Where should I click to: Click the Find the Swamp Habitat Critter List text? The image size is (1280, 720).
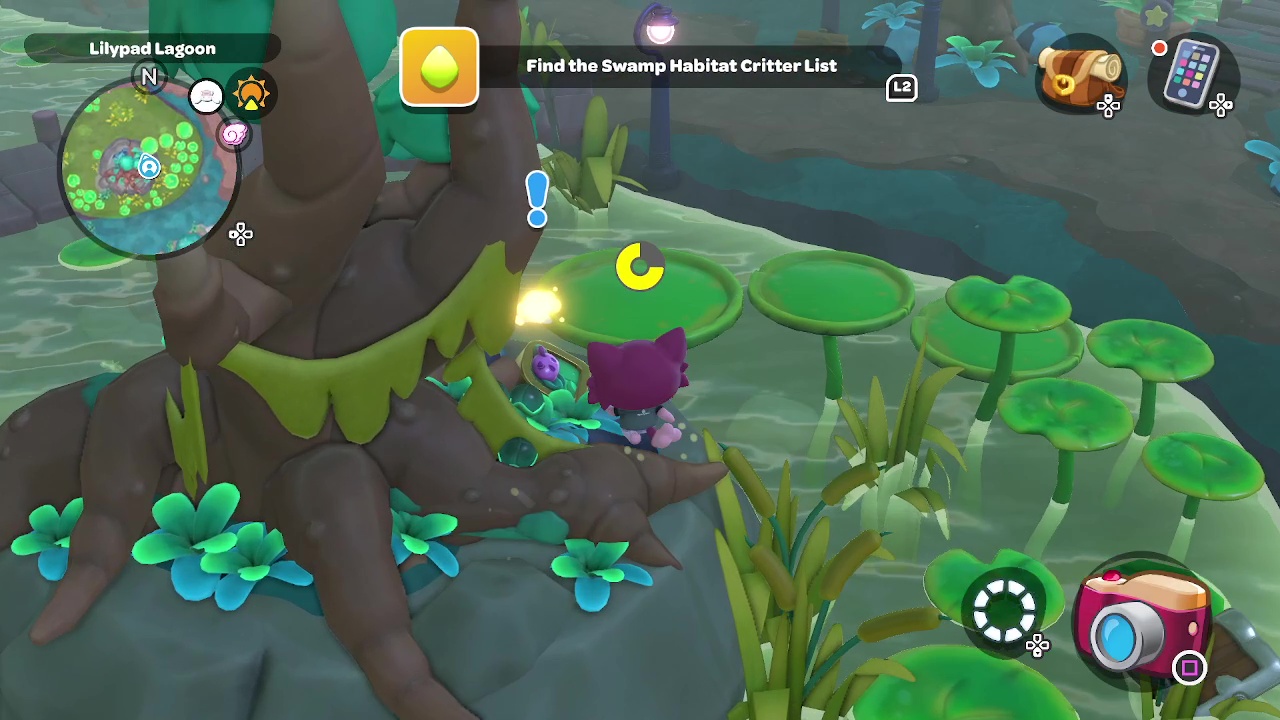tap(683, 66)
